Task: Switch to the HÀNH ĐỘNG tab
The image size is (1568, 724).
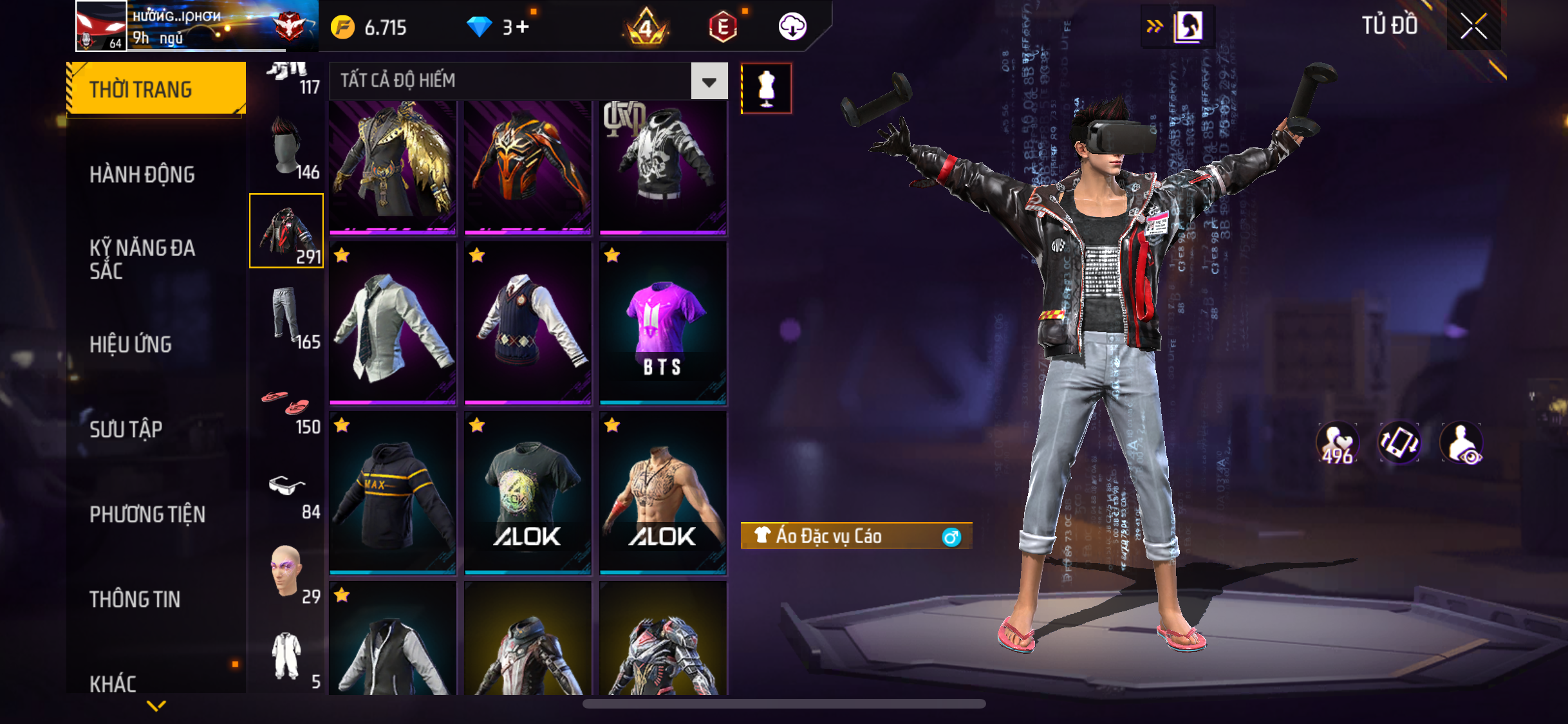Action: tap(142, 174)
